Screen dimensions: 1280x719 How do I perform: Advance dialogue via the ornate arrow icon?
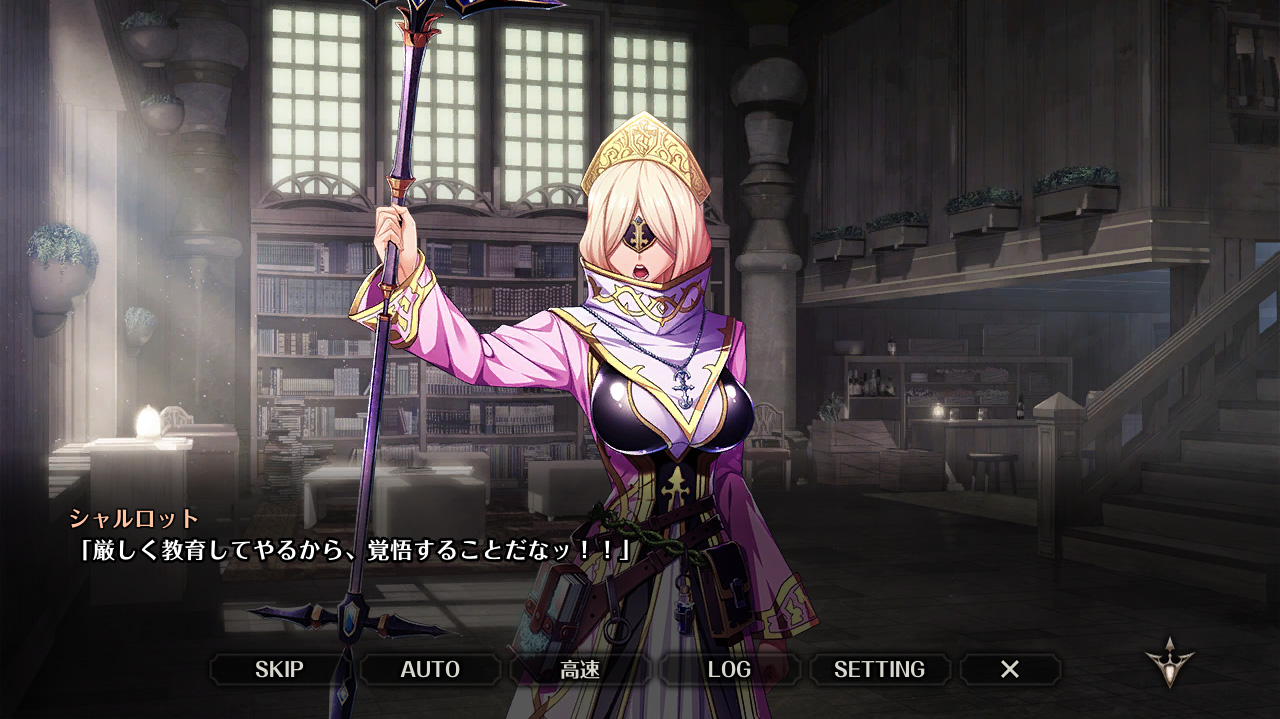[1170, 664]
